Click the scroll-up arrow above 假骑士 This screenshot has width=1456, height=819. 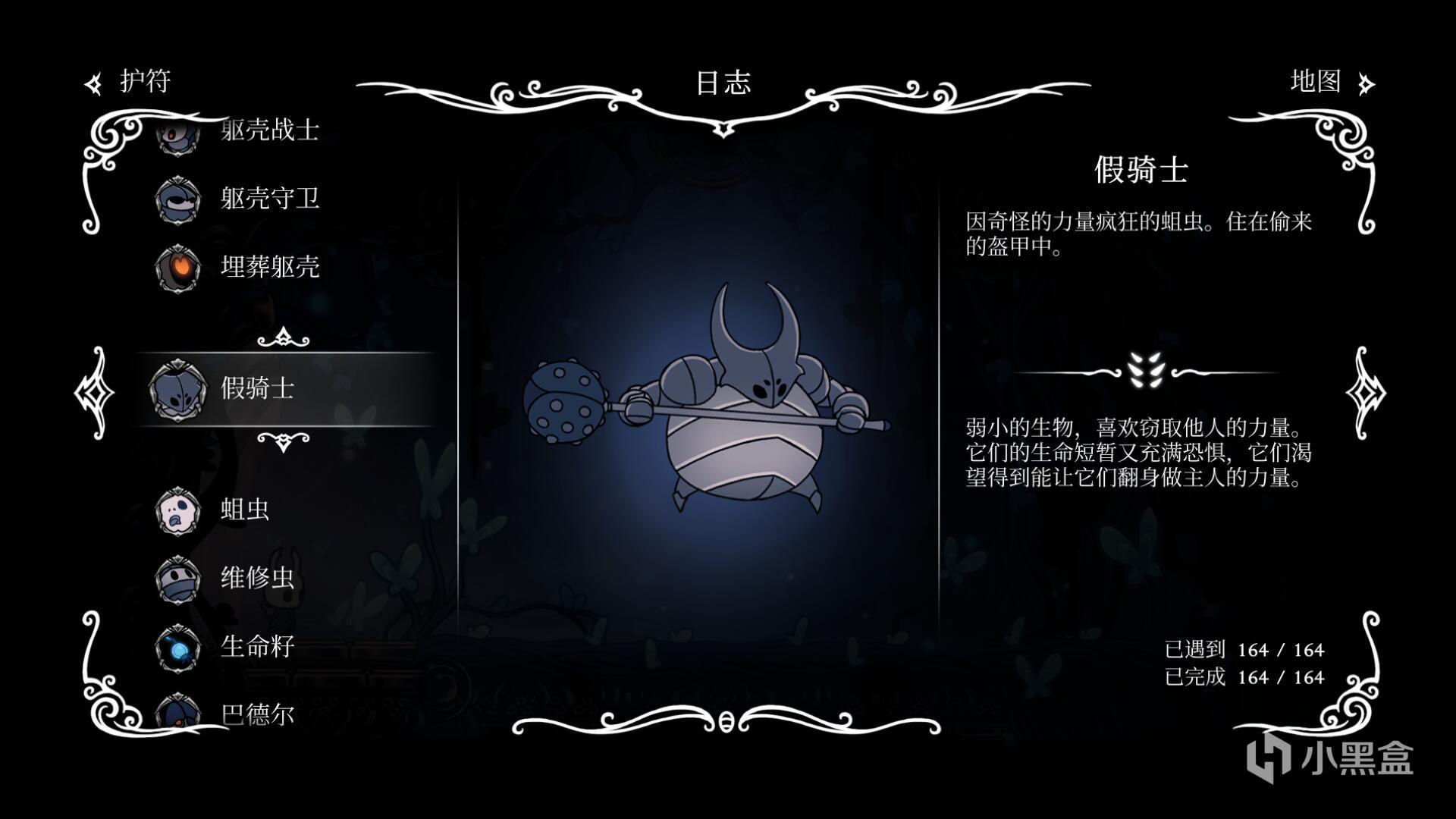pyautogui.click(x=284, y=337)
